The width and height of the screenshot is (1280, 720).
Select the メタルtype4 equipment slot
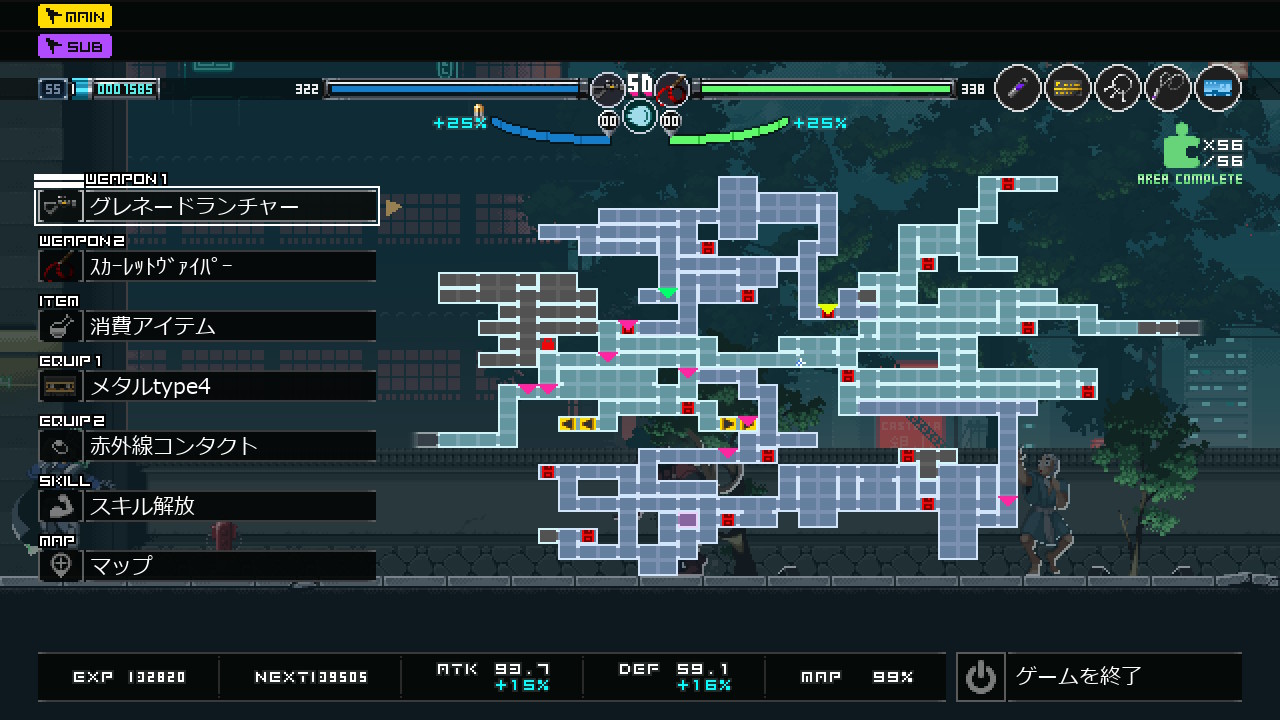(x=207, y=386)
